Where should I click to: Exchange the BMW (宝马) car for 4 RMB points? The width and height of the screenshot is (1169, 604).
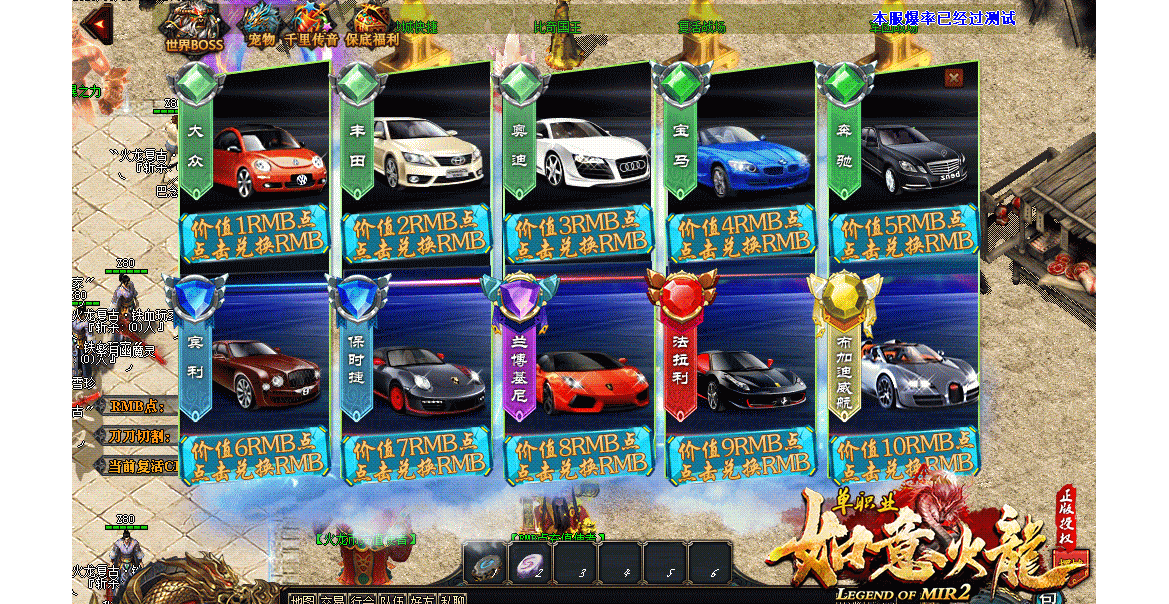pyautogui.click(x=741, y=234)
